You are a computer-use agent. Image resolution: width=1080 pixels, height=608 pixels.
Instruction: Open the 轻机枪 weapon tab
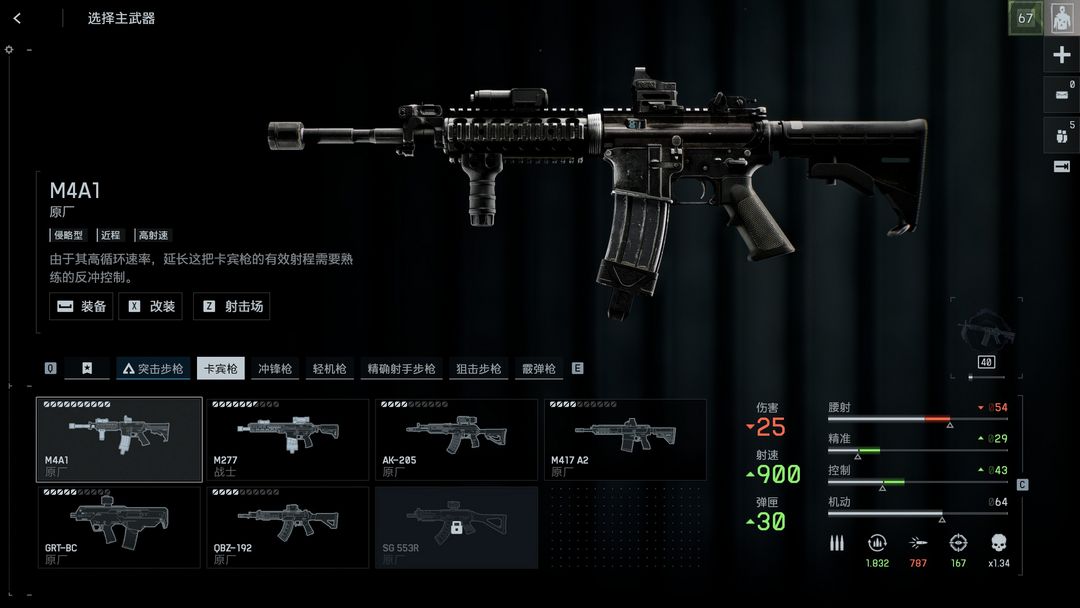click(x=329, y=369)
